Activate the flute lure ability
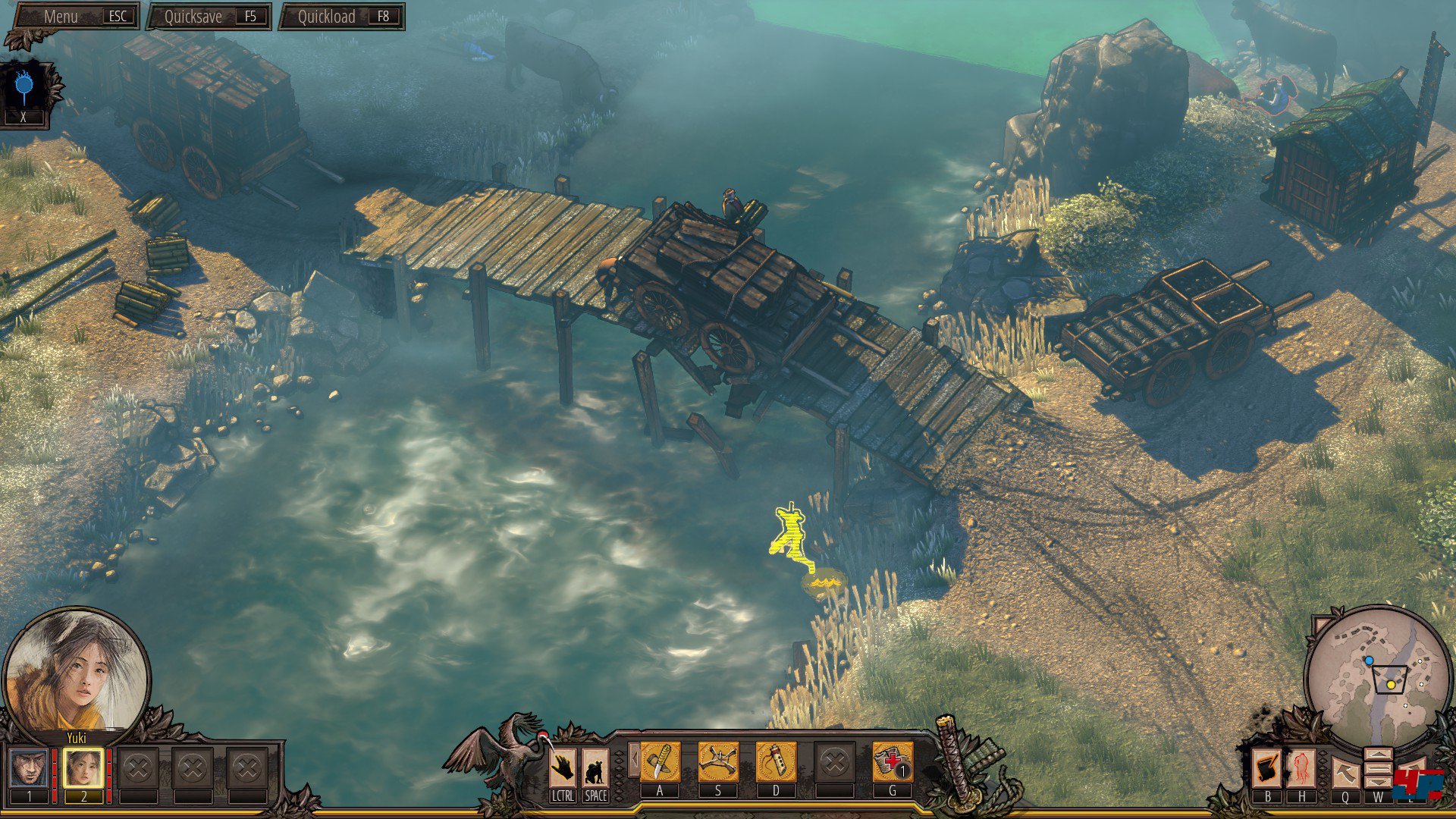The image size is (1456, 819). 776,761
